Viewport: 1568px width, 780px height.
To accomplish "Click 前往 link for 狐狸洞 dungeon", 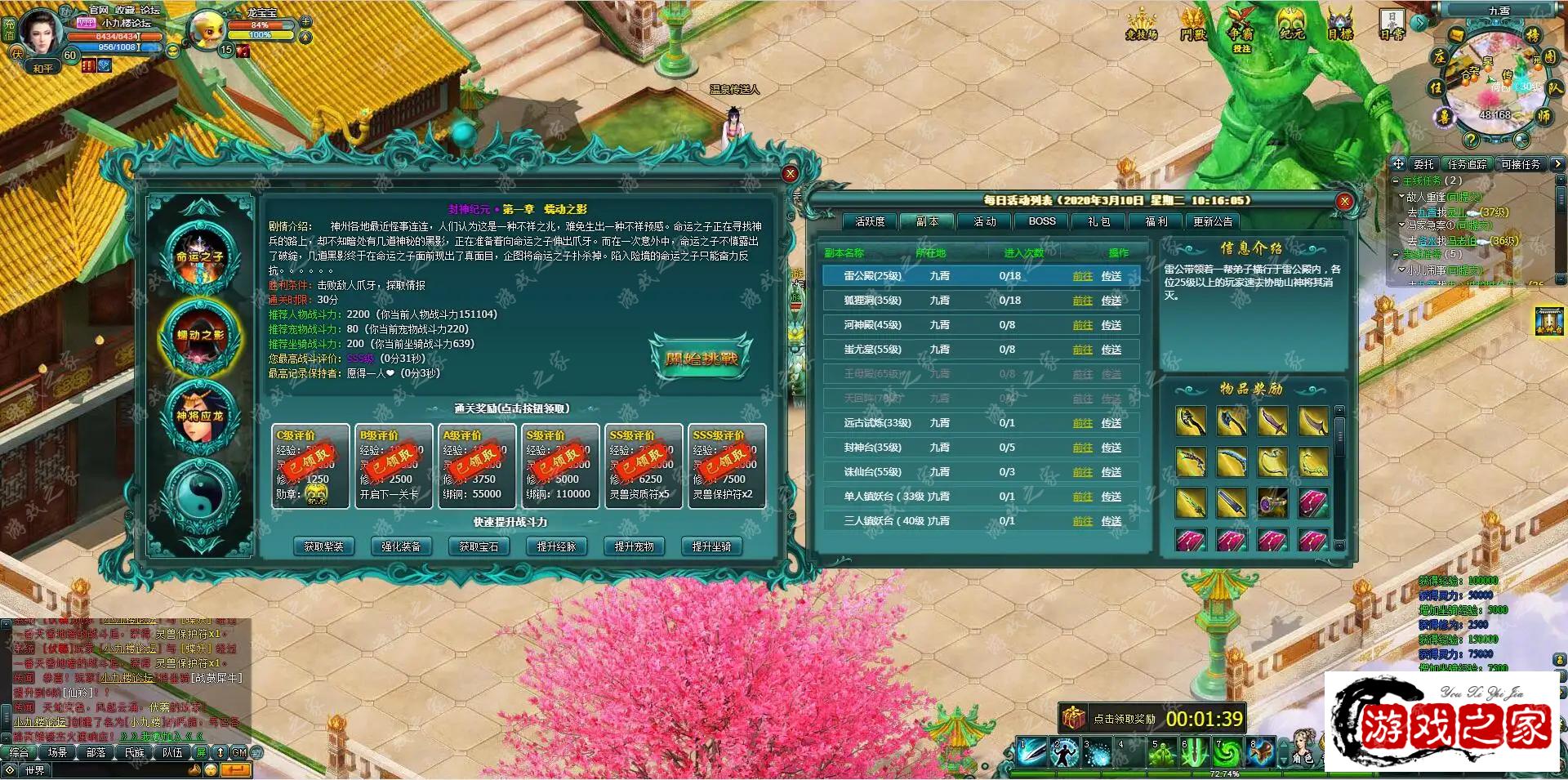I will point(1082,301).
